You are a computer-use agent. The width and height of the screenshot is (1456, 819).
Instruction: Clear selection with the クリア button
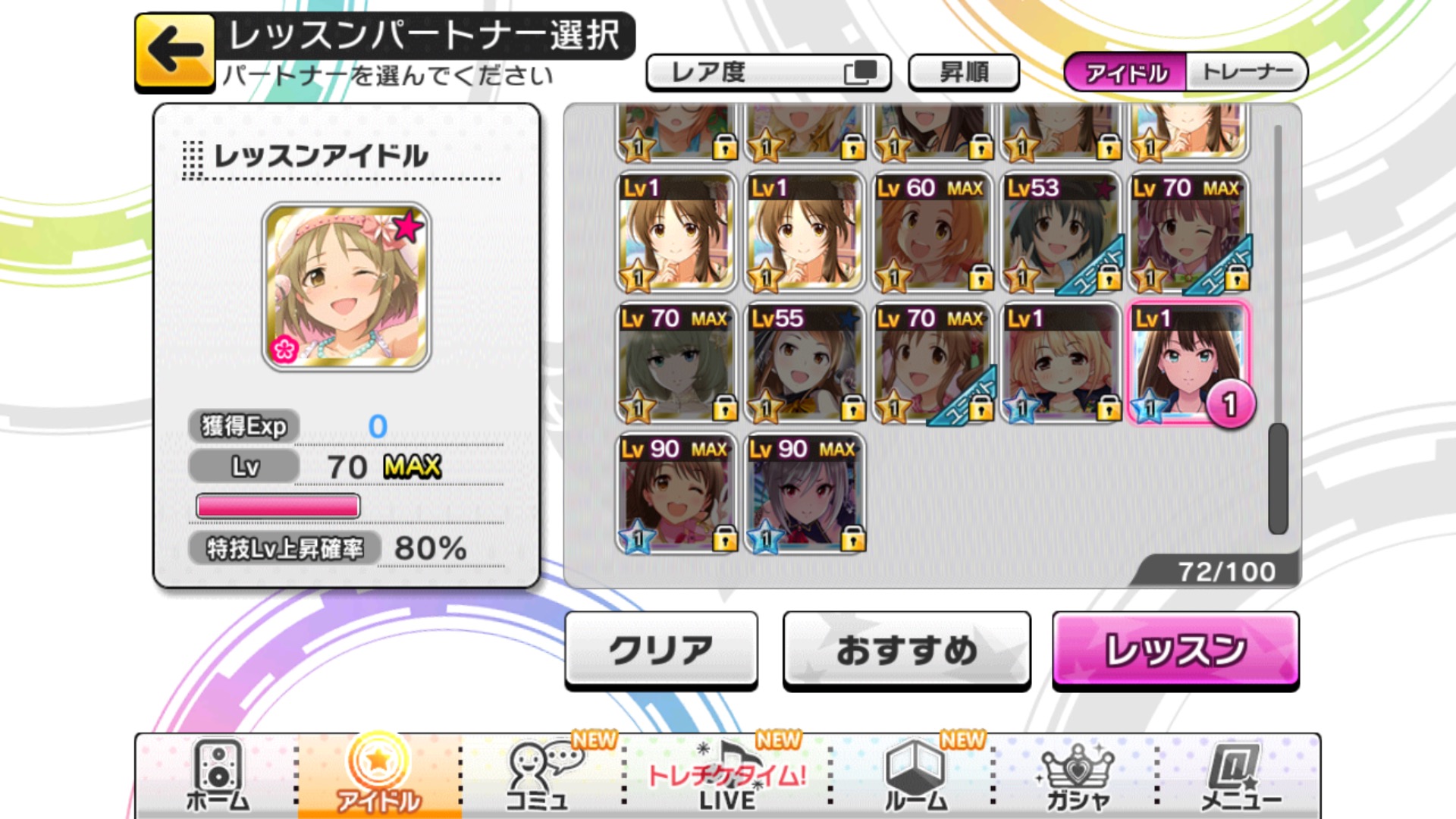point(661,650)
